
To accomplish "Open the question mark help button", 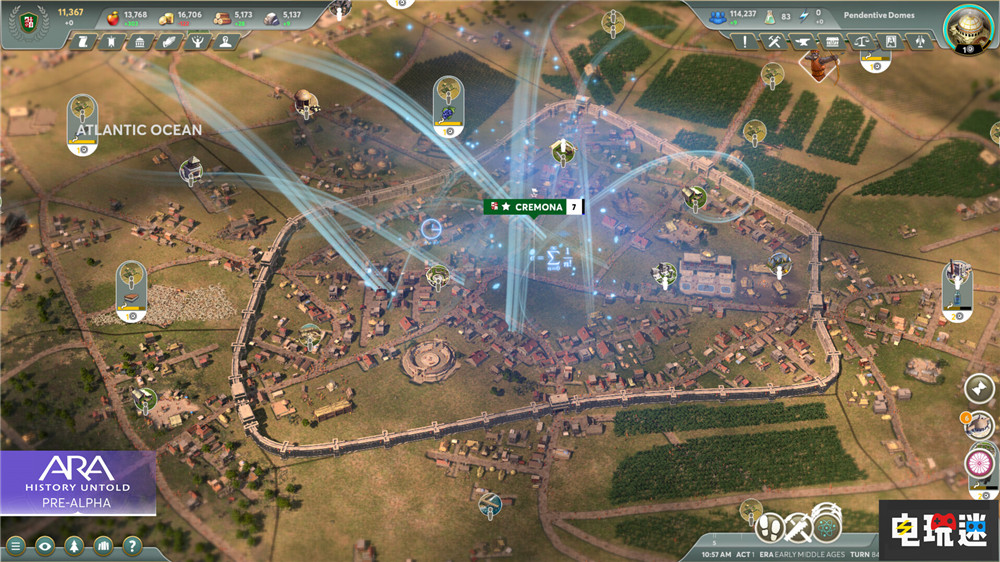I will point(132,546).
